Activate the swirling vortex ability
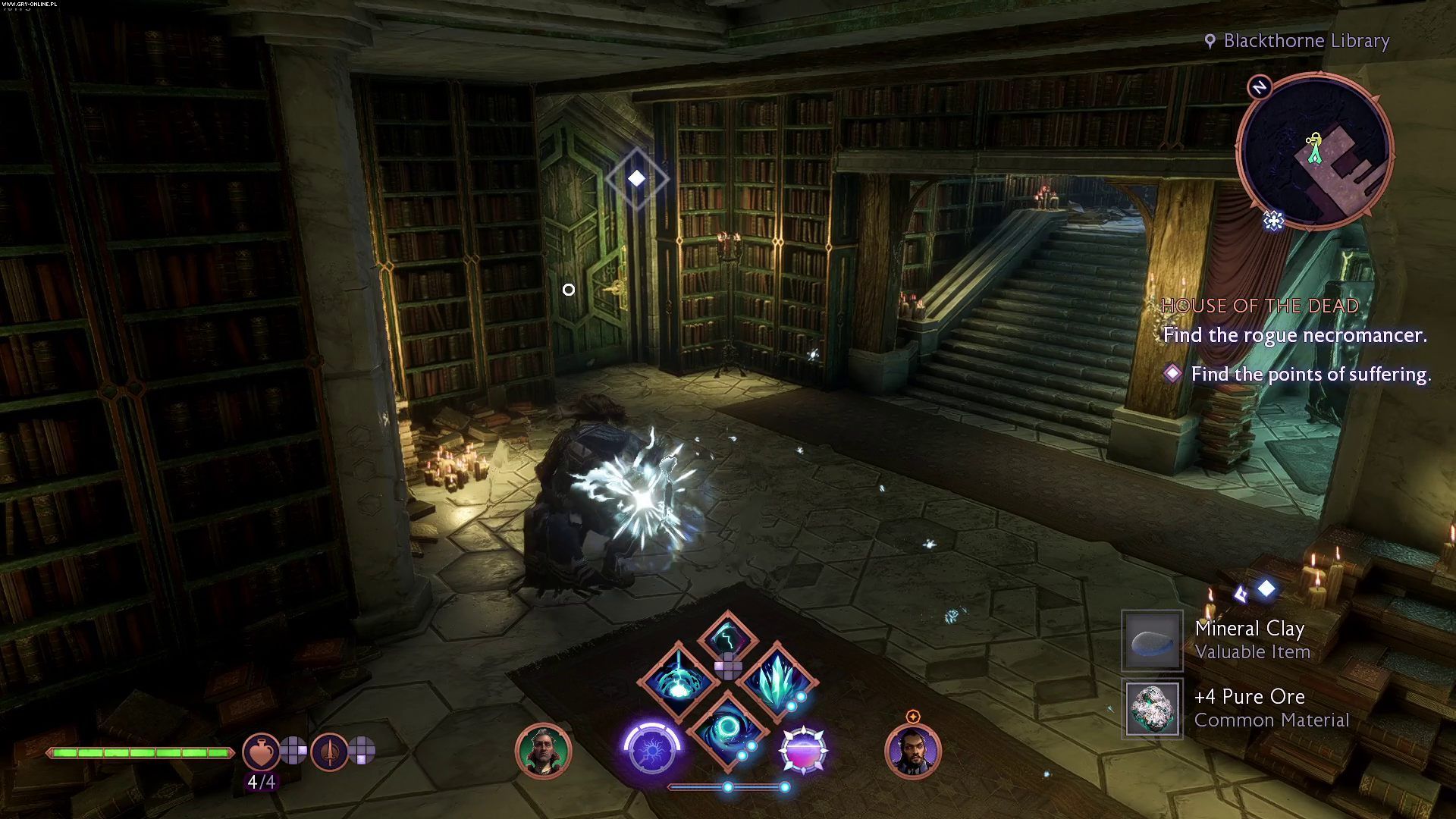Screen dimensions: 1456x819 click(x=728, y=730)
